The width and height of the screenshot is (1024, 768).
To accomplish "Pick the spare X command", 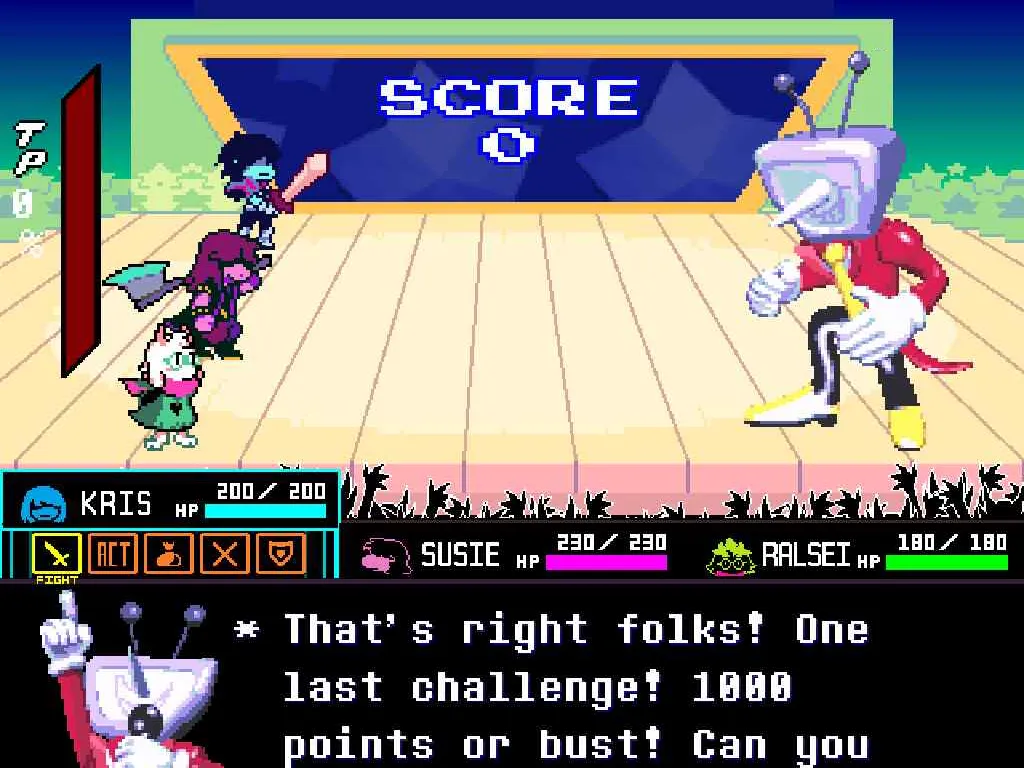I will [x=225, y=552].
